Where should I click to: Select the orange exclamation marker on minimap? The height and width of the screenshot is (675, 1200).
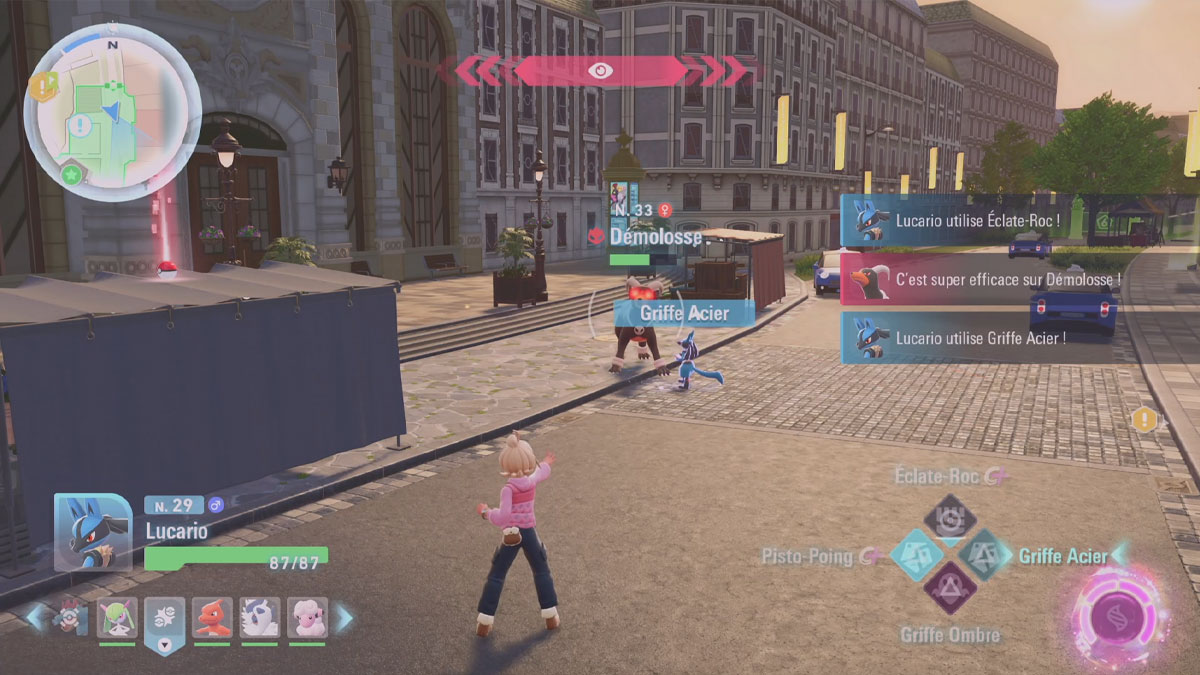pos(42,87)
